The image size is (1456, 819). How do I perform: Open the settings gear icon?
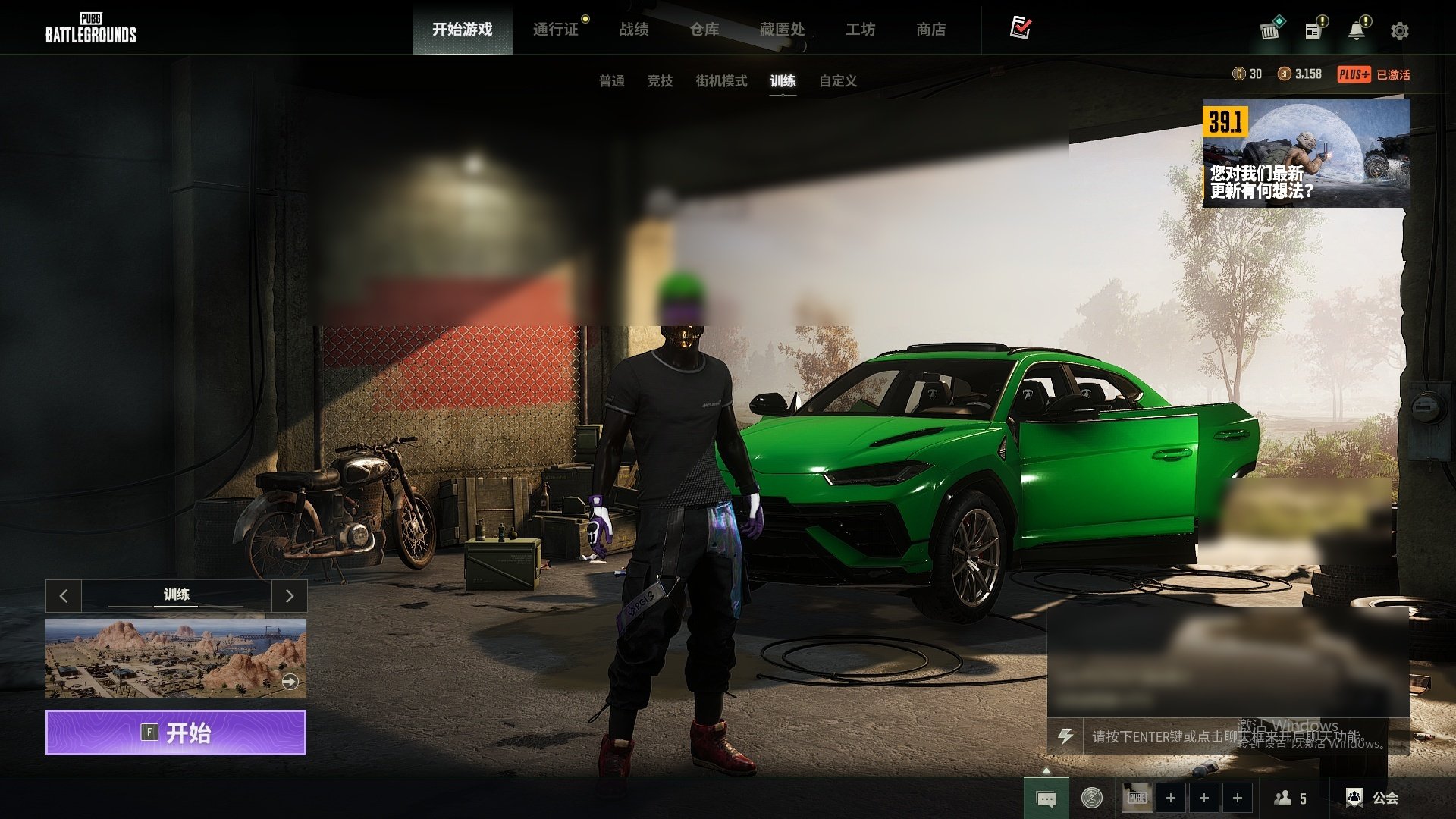click(1400, 31)
